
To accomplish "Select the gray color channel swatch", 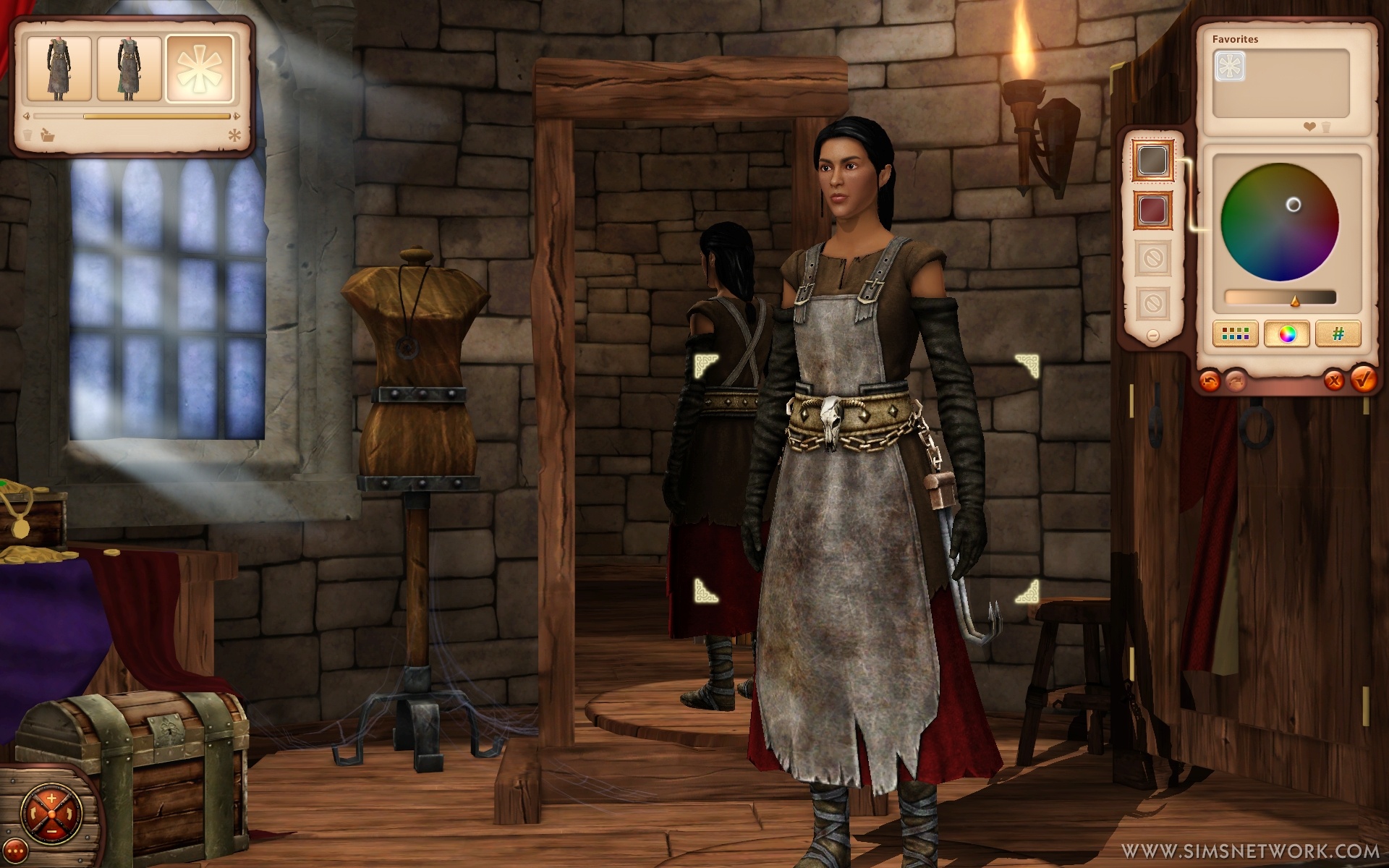I will [x=1152, y=161].
